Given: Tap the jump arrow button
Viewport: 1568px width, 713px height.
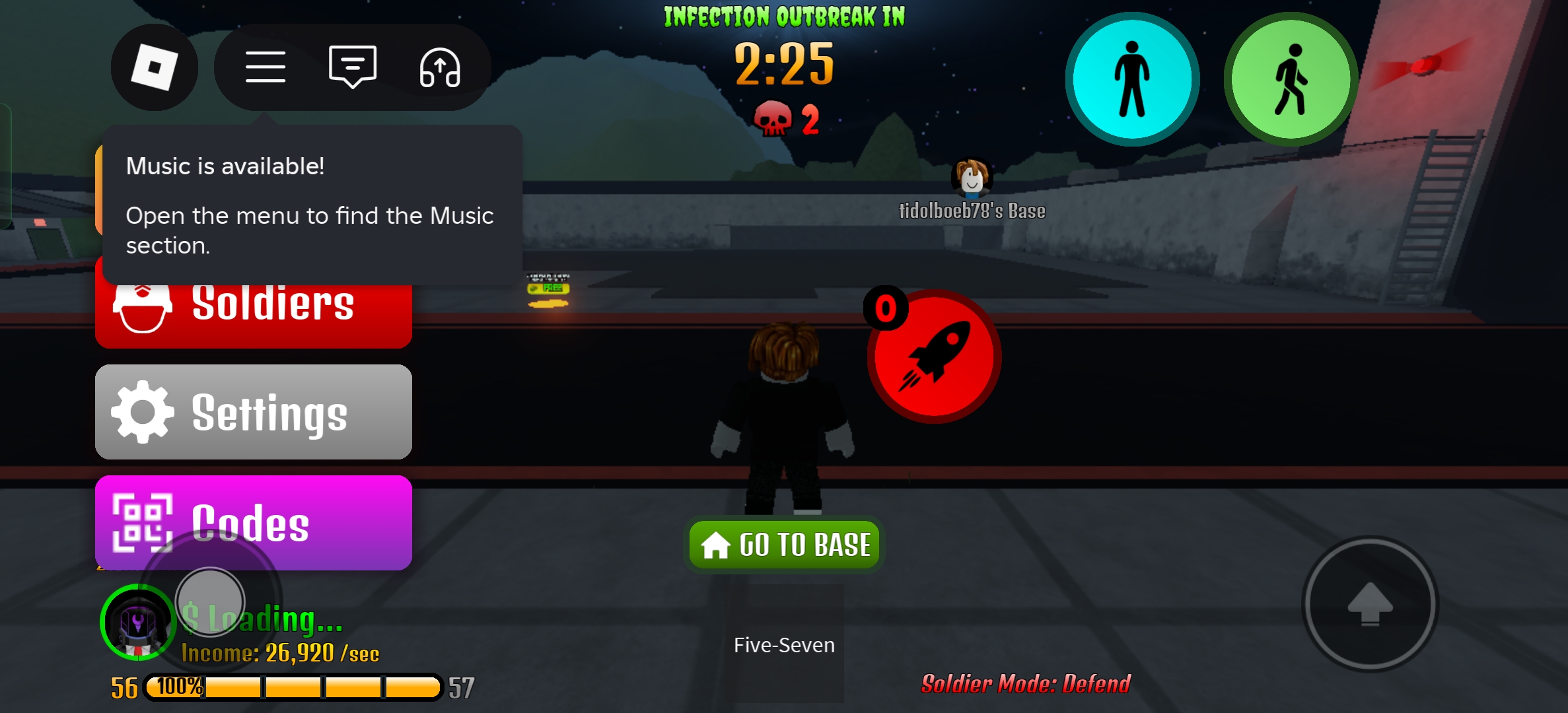Looking at the screenshot, I should pyautogui.click(x=1370, y=604).
